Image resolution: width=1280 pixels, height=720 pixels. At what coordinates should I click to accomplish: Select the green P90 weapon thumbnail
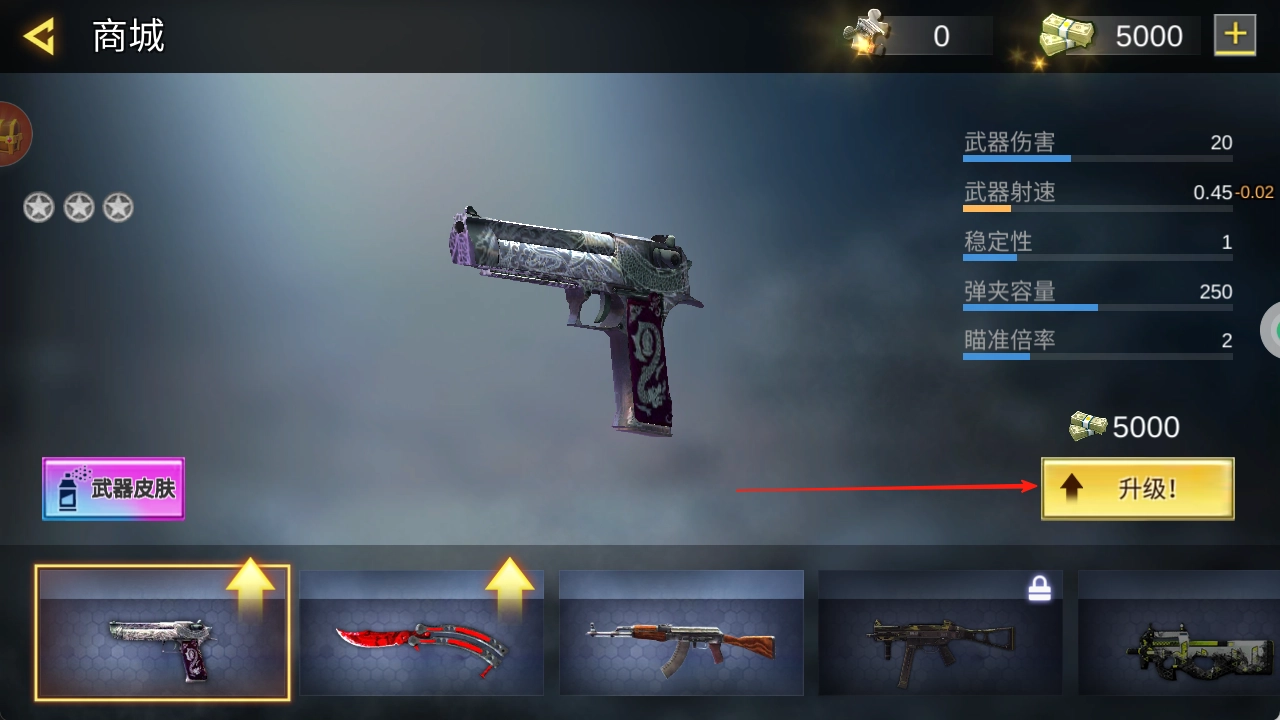[x=1180, y=633]
